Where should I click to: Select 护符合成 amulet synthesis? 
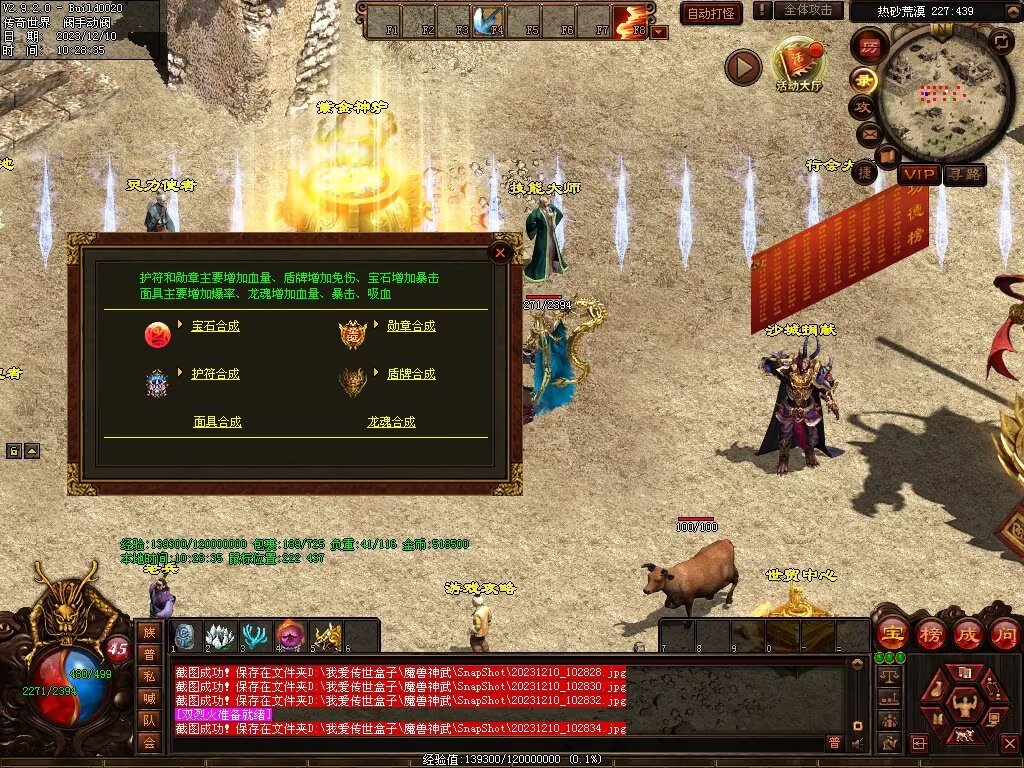tap(215, 374)
